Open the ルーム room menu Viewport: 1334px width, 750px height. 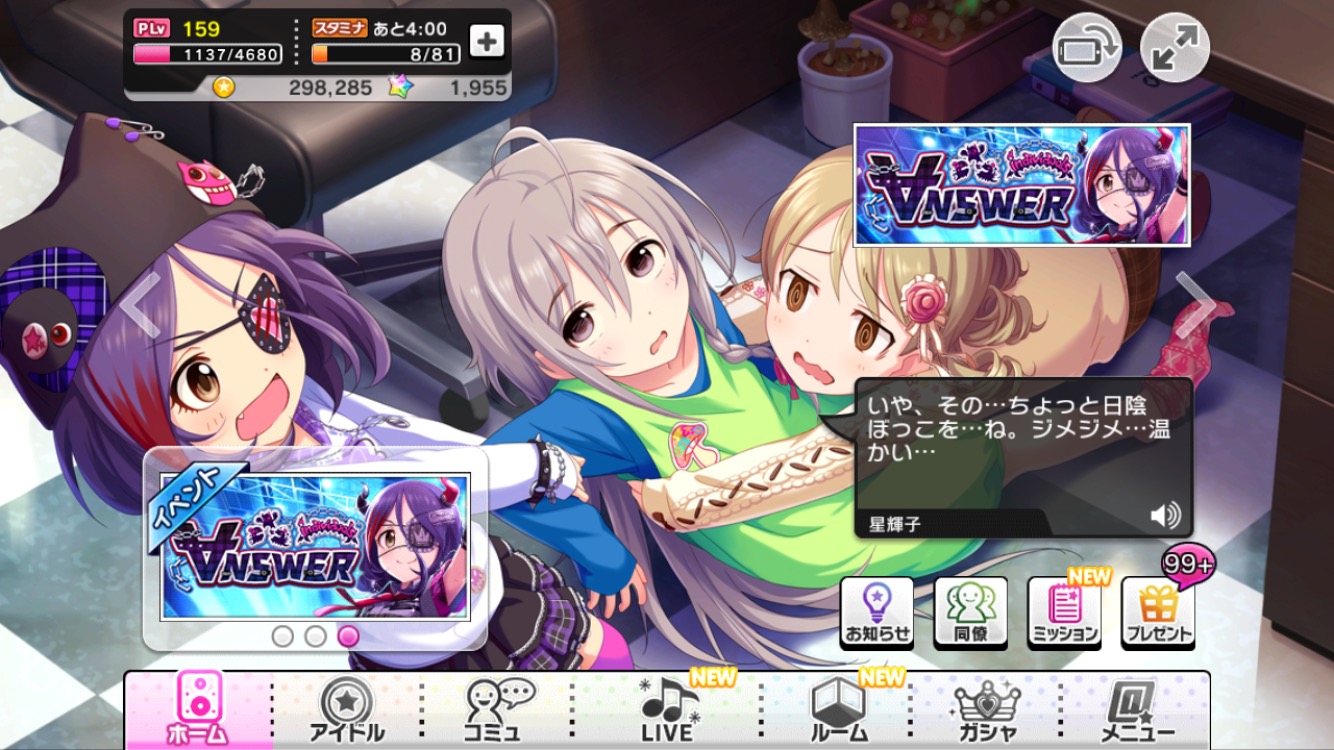[837, 708]
